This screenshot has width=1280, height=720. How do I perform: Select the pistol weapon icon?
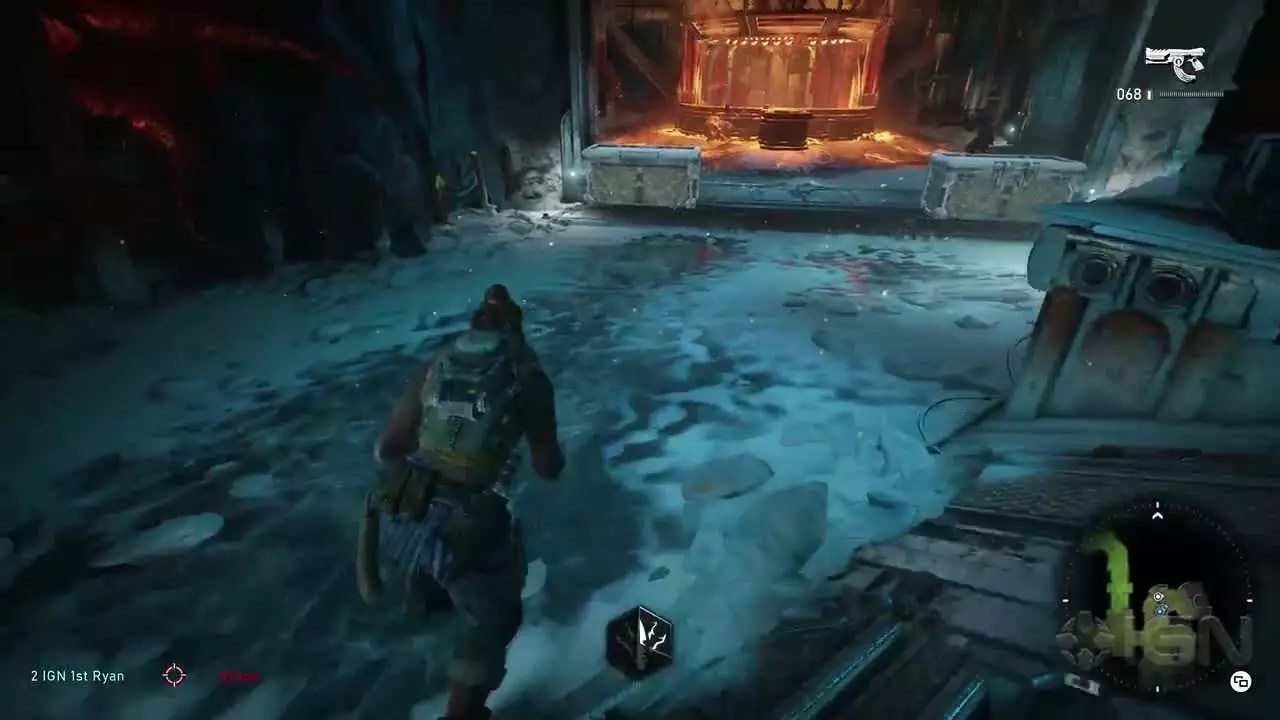[x=1175, y=62]
